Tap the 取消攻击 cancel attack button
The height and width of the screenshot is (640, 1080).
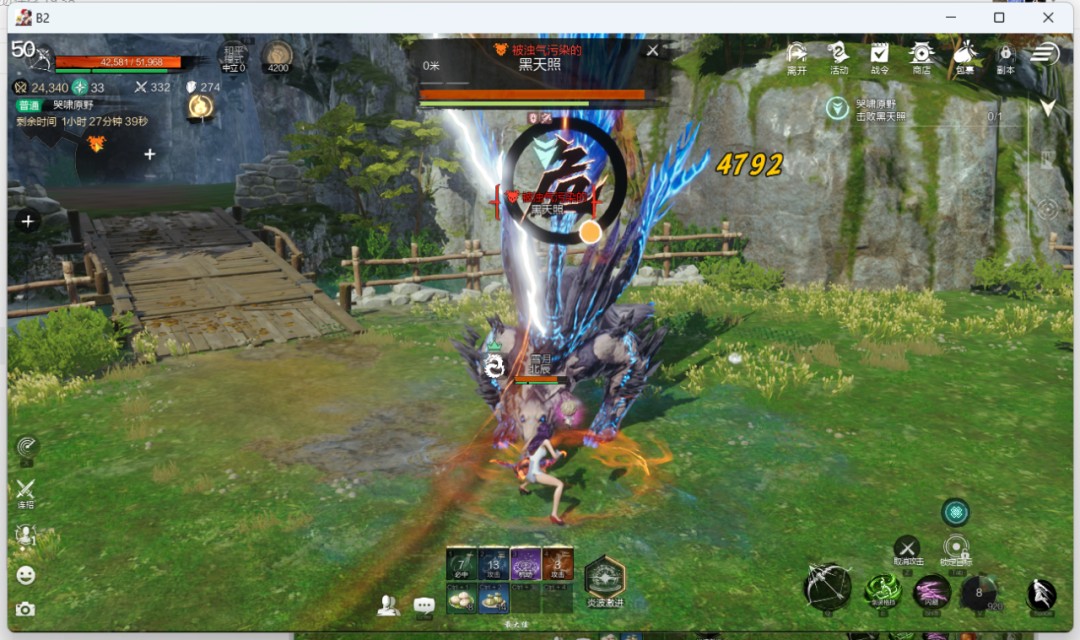[906, 548]
